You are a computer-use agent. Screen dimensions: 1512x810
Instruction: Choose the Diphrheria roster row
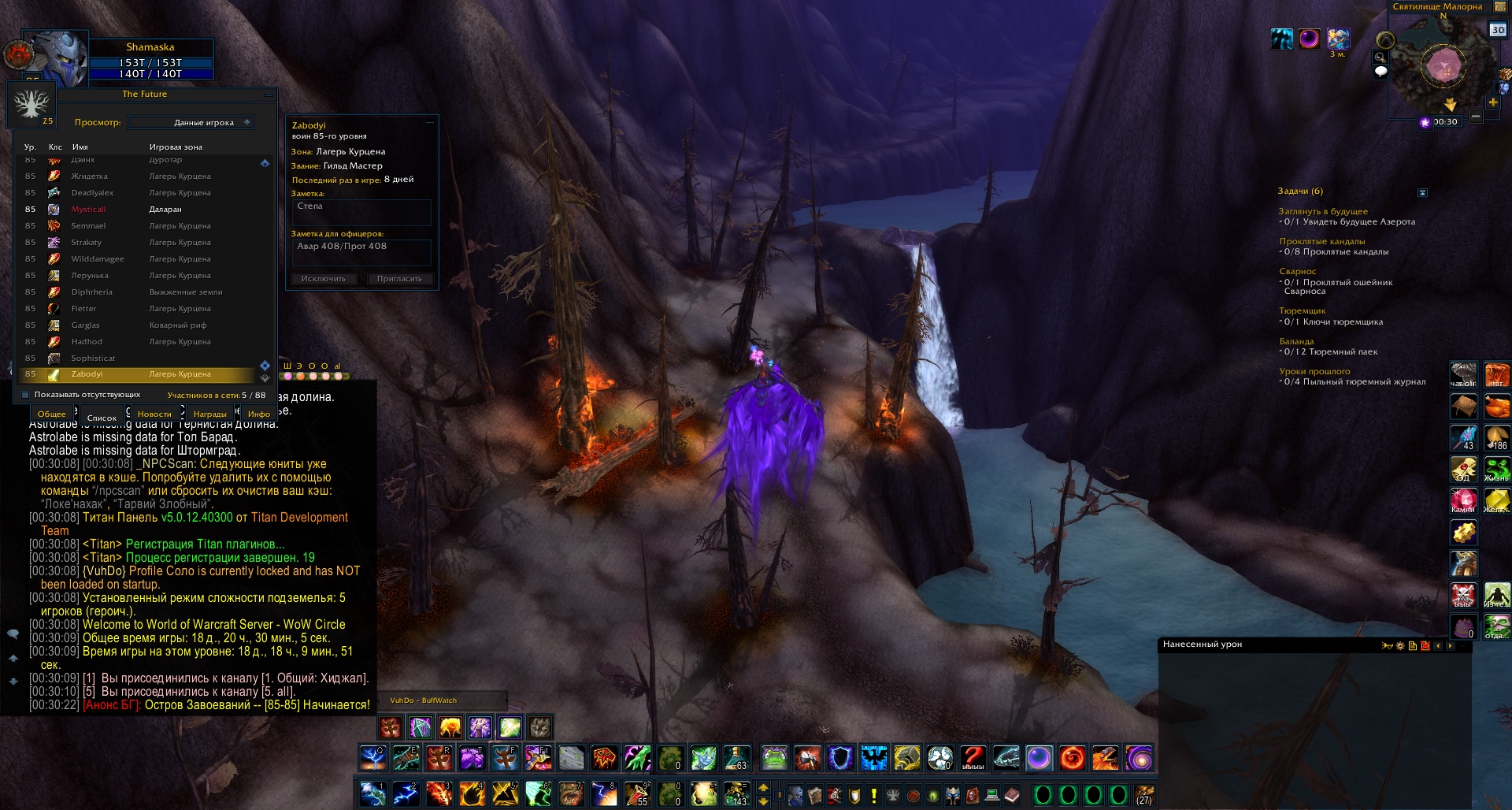[x=92, y=292]
